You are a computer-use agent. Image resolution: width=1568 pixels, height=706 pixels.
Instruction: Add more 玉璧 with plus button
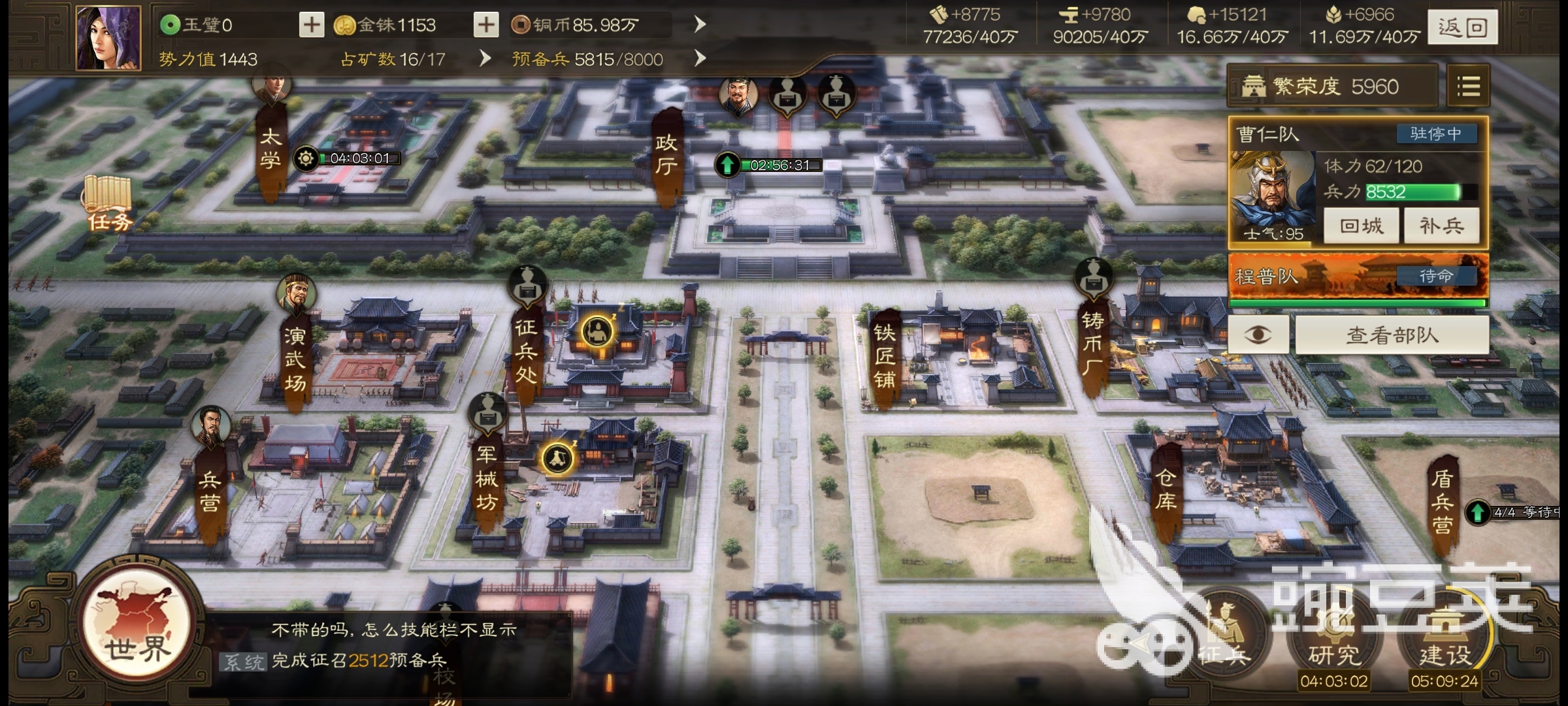[312, 25]
